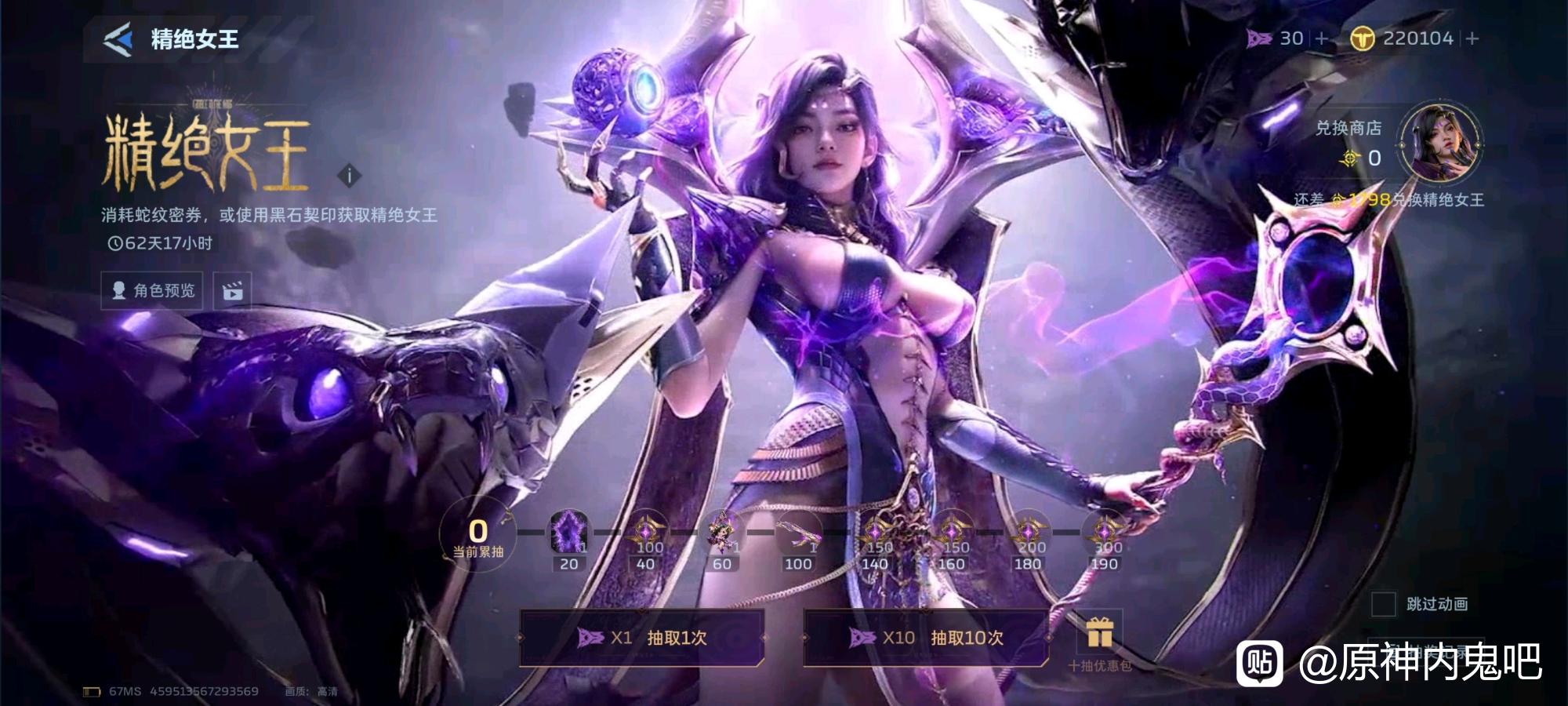Draw once with 抽取1次
Image resolution: width=1568 pixels, height=706 pixels.
point(641,638)
